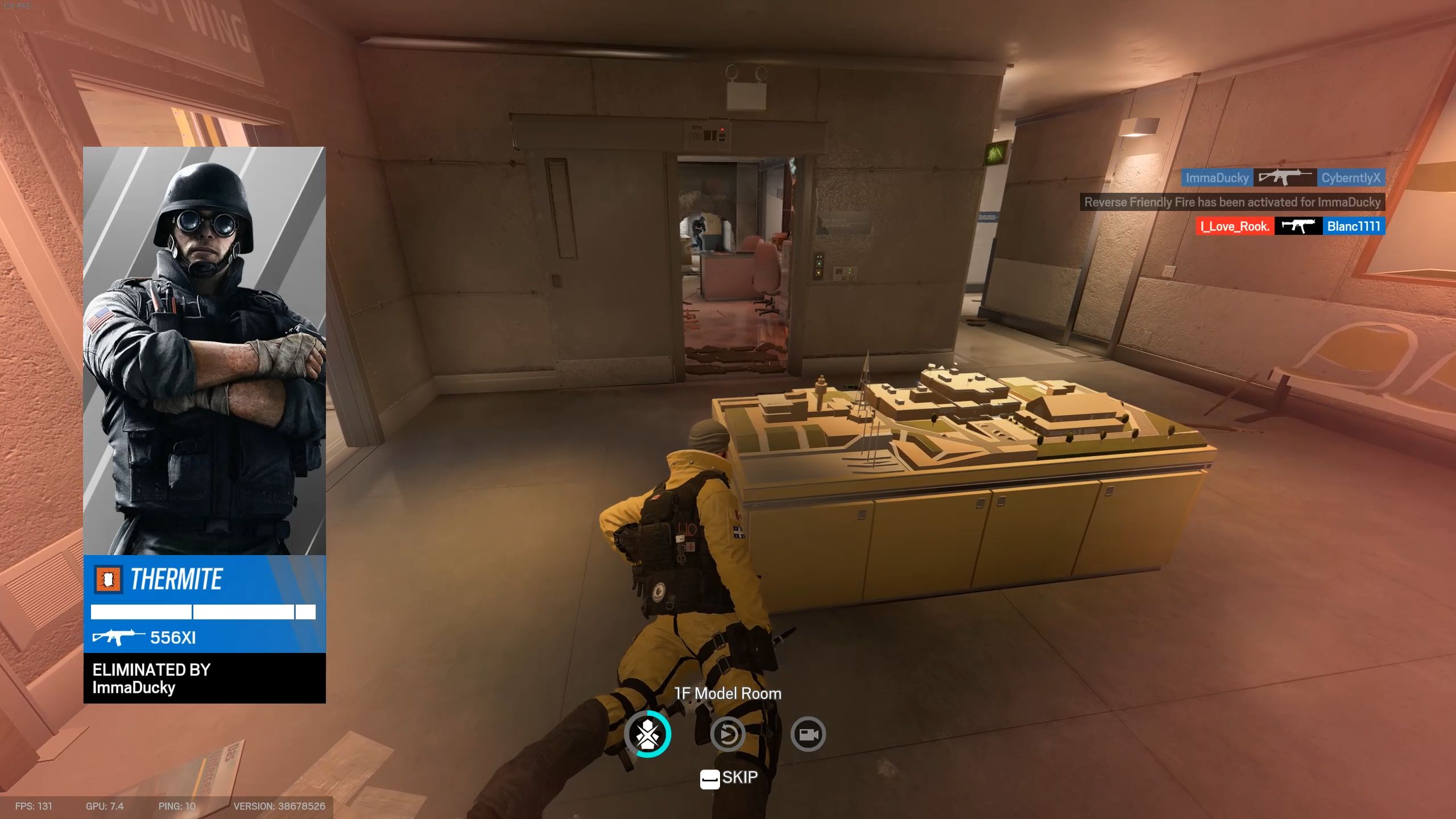The image size is (1456, 819).
Task: Click the 556XI rifle icon
Action: click(119, 637)
